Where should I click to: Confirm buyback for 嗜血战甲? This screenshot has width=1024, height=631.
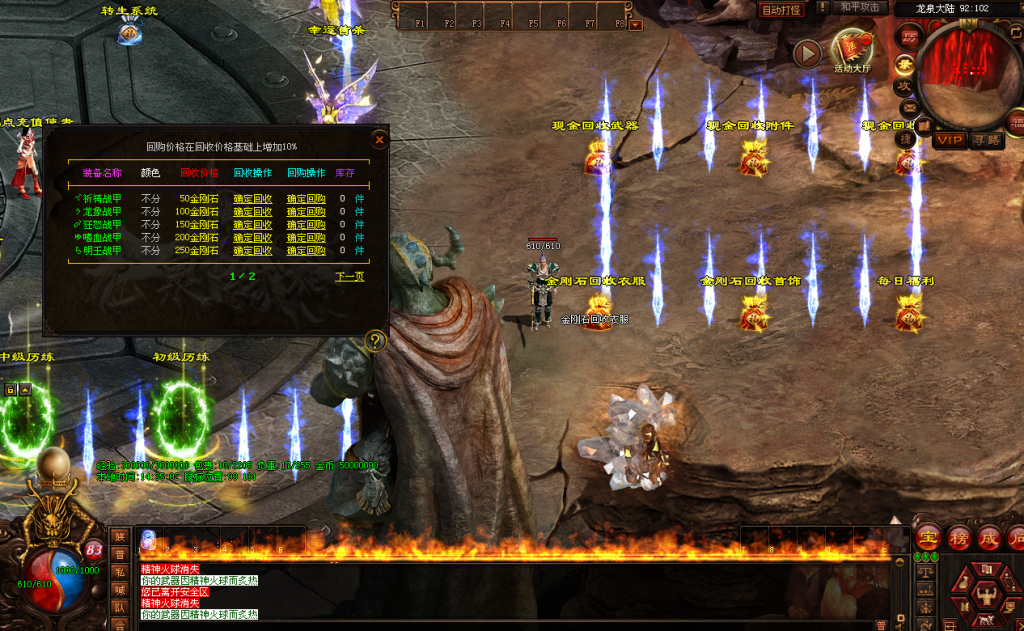305,238
